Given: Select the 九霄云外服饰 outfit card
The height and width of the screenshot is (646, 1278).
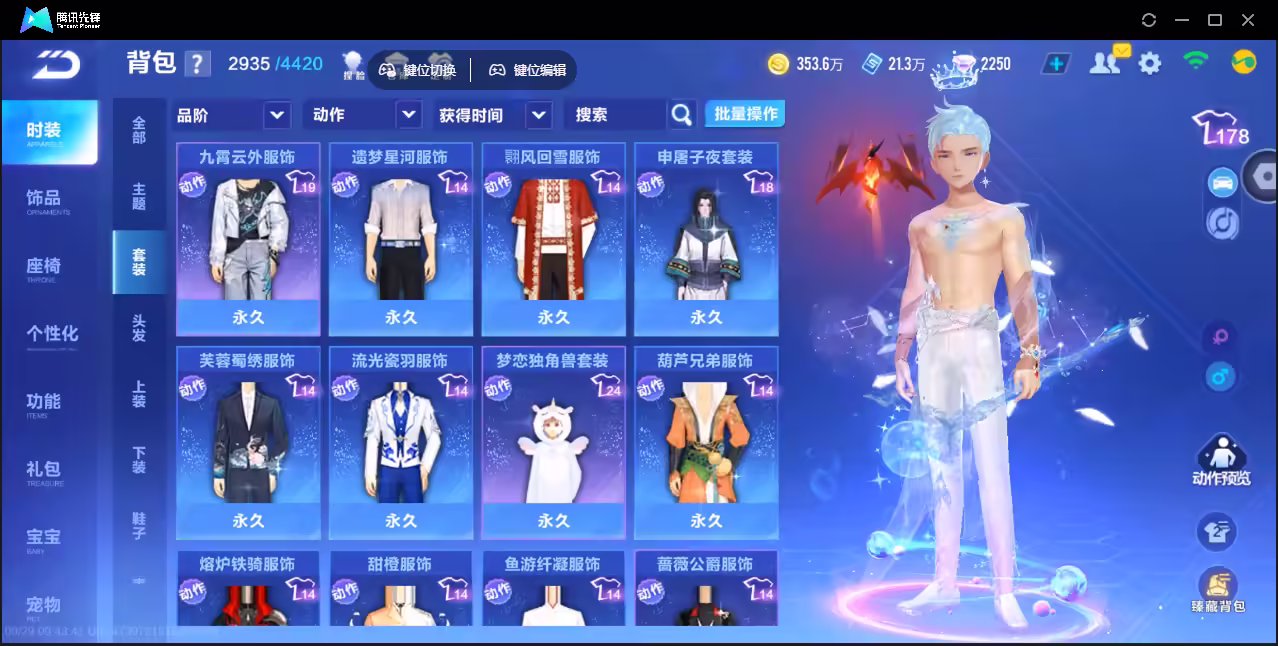Looking at the screenshot, I should coord(248,239).
